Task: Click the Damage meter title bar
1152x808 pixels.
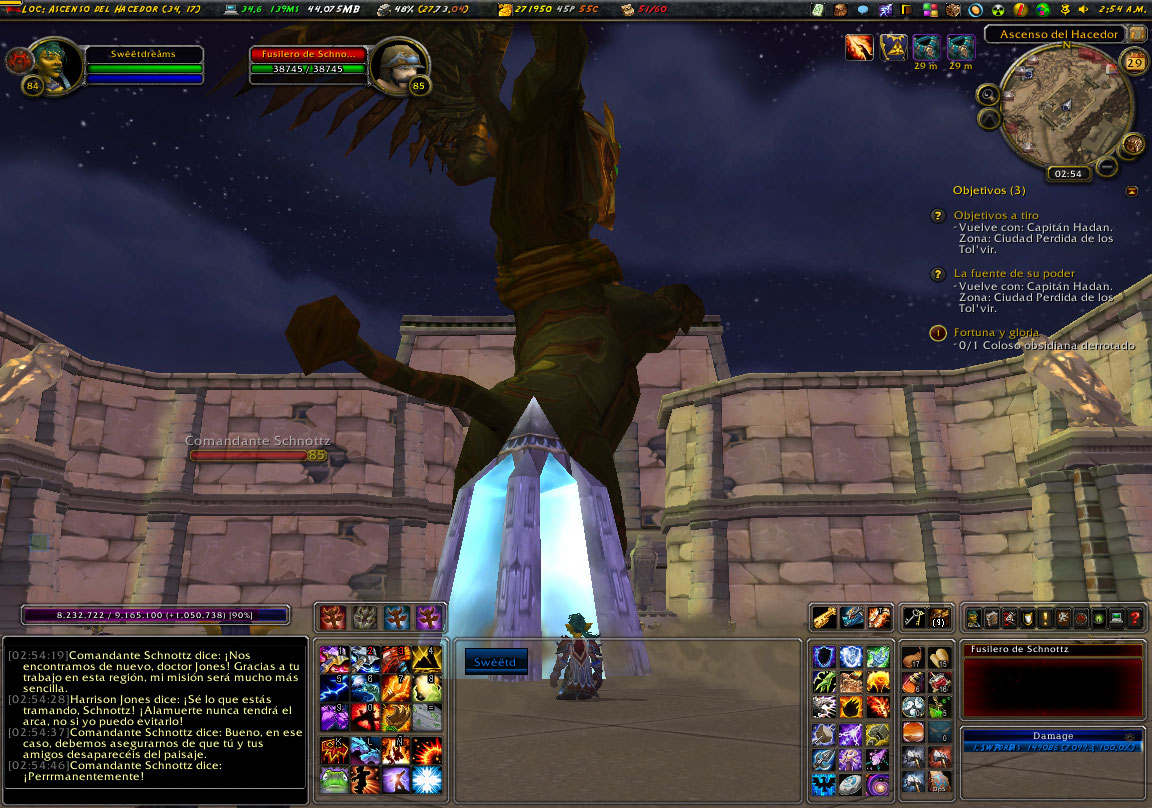Action: 1052,735
